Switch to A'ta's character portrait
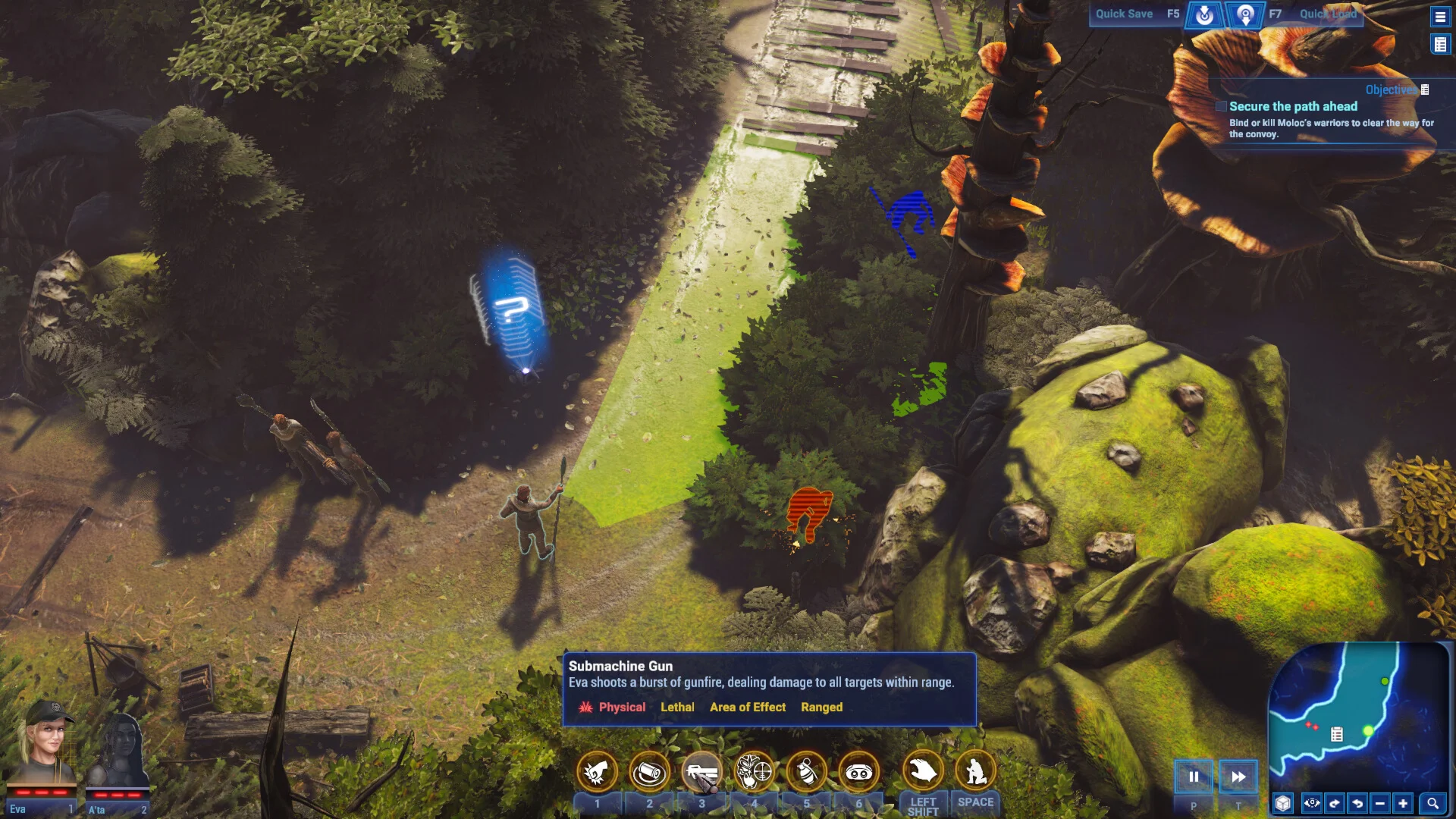This screenshot has width=1456, height=819. tap(118, 751)
